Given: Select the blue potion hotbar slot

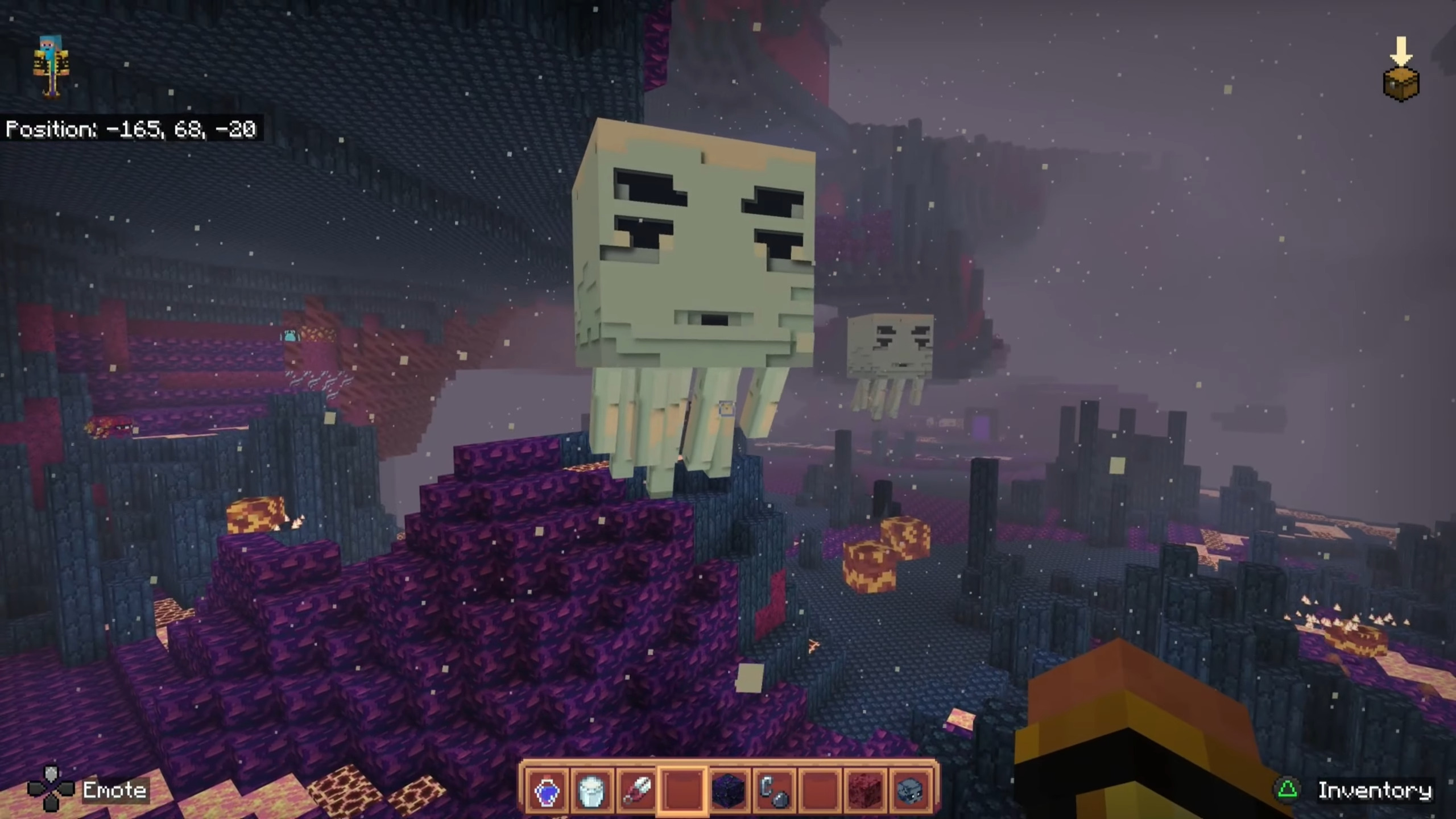Looking at the screenshot, I should pos(547,790).
